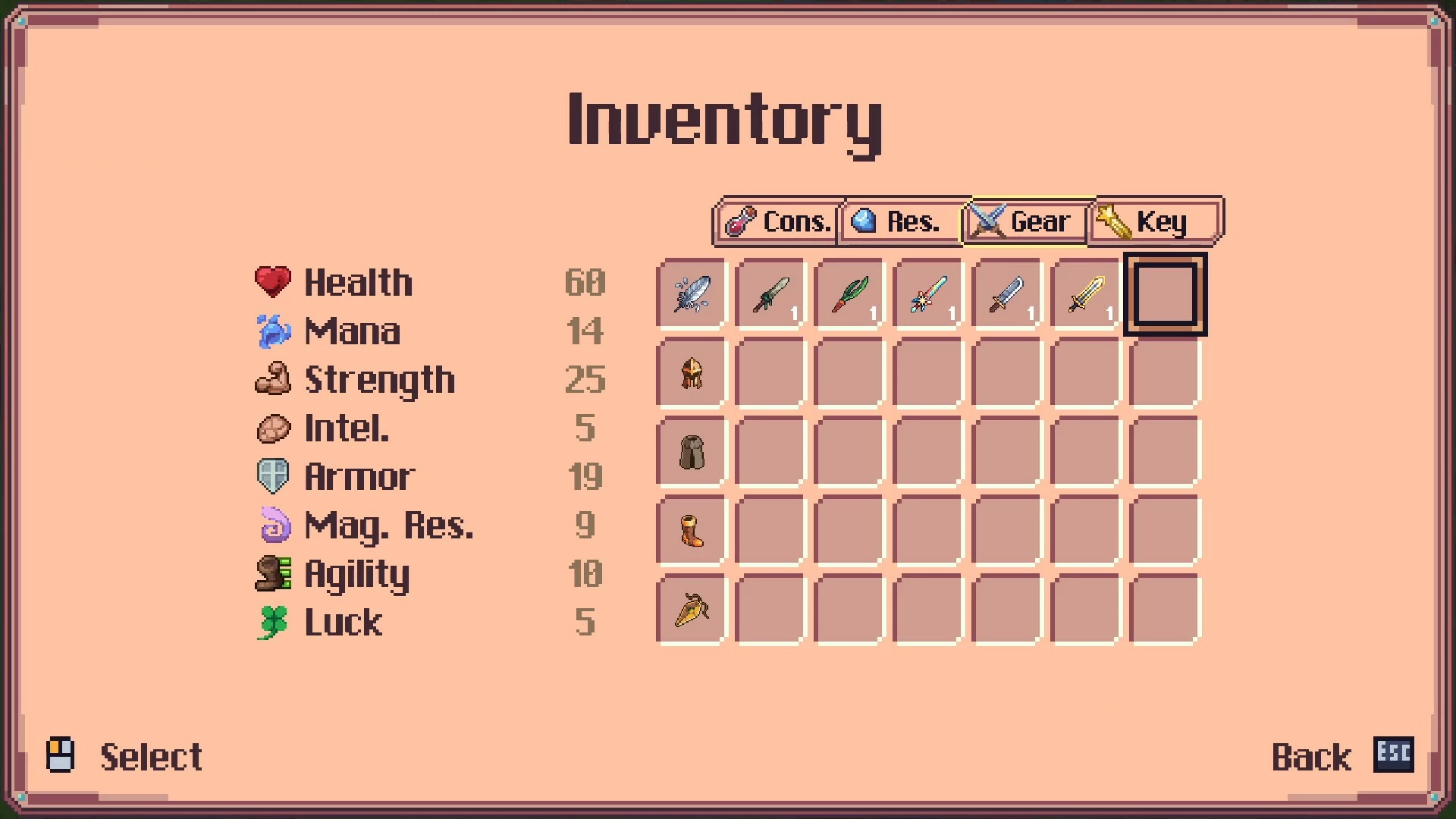Open the Res. resources tab
The image size is (1456, 819).
click(899, 221)
